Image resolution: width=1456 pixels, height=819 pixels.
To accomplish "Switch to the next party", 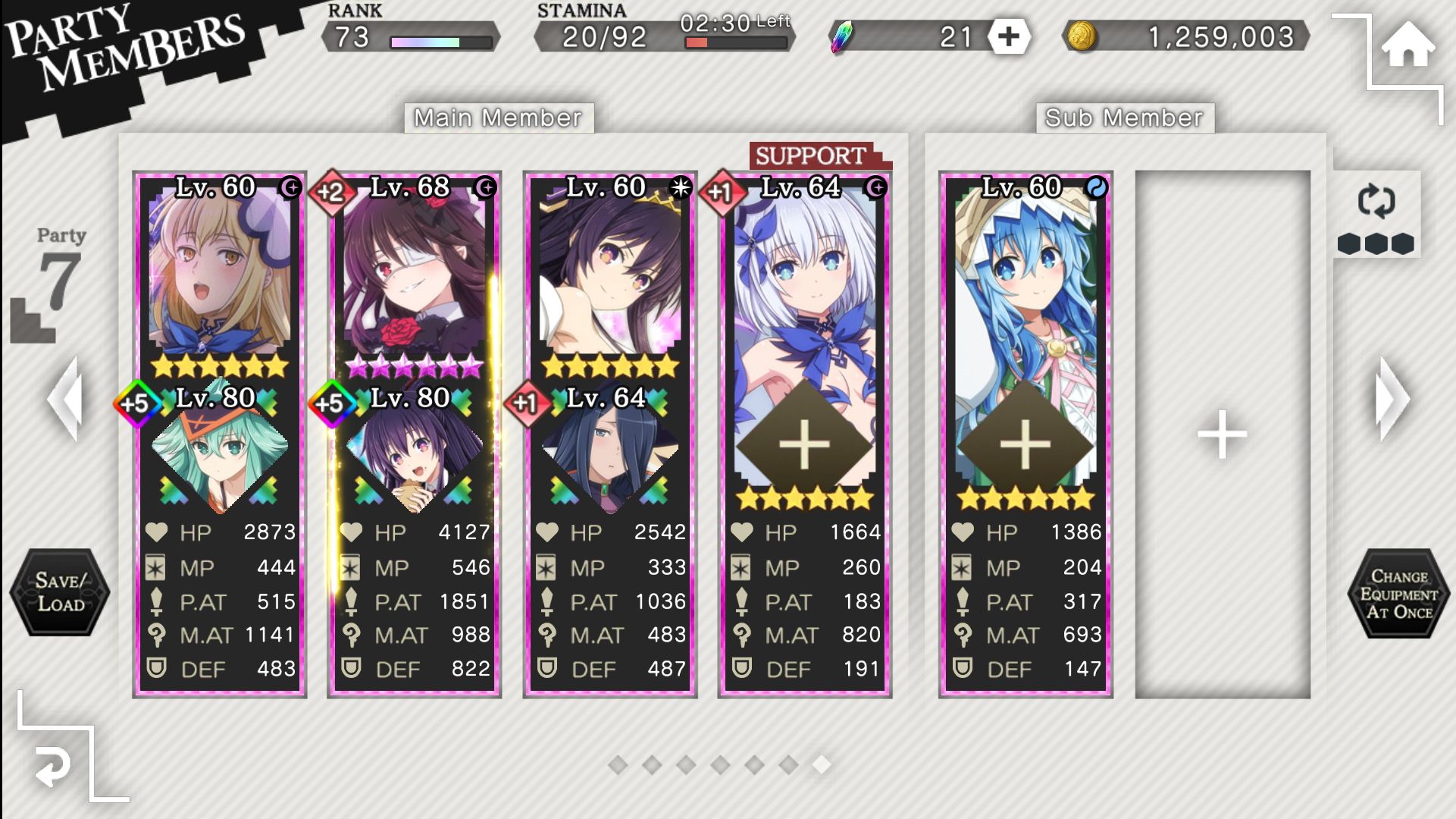I will click(x=1393, y=398).
